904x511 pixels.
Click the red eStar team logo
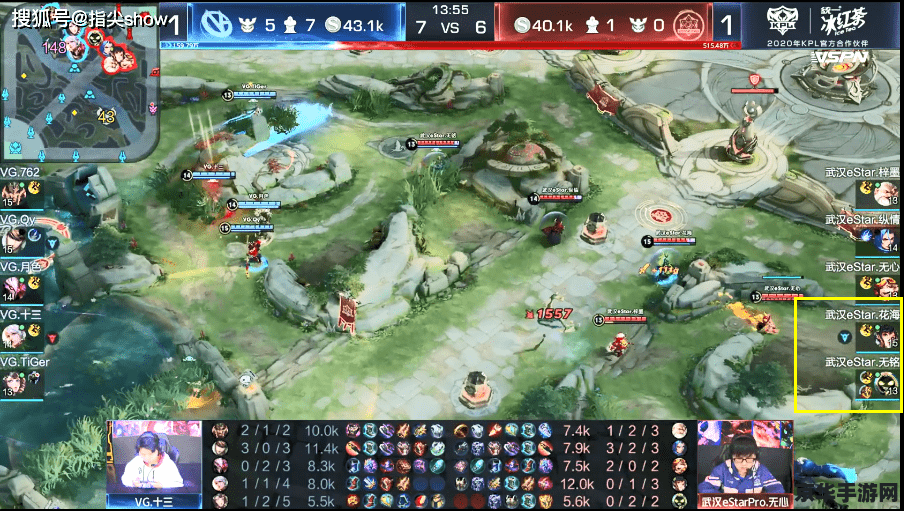pyautogui.click(x=685, y=24)
